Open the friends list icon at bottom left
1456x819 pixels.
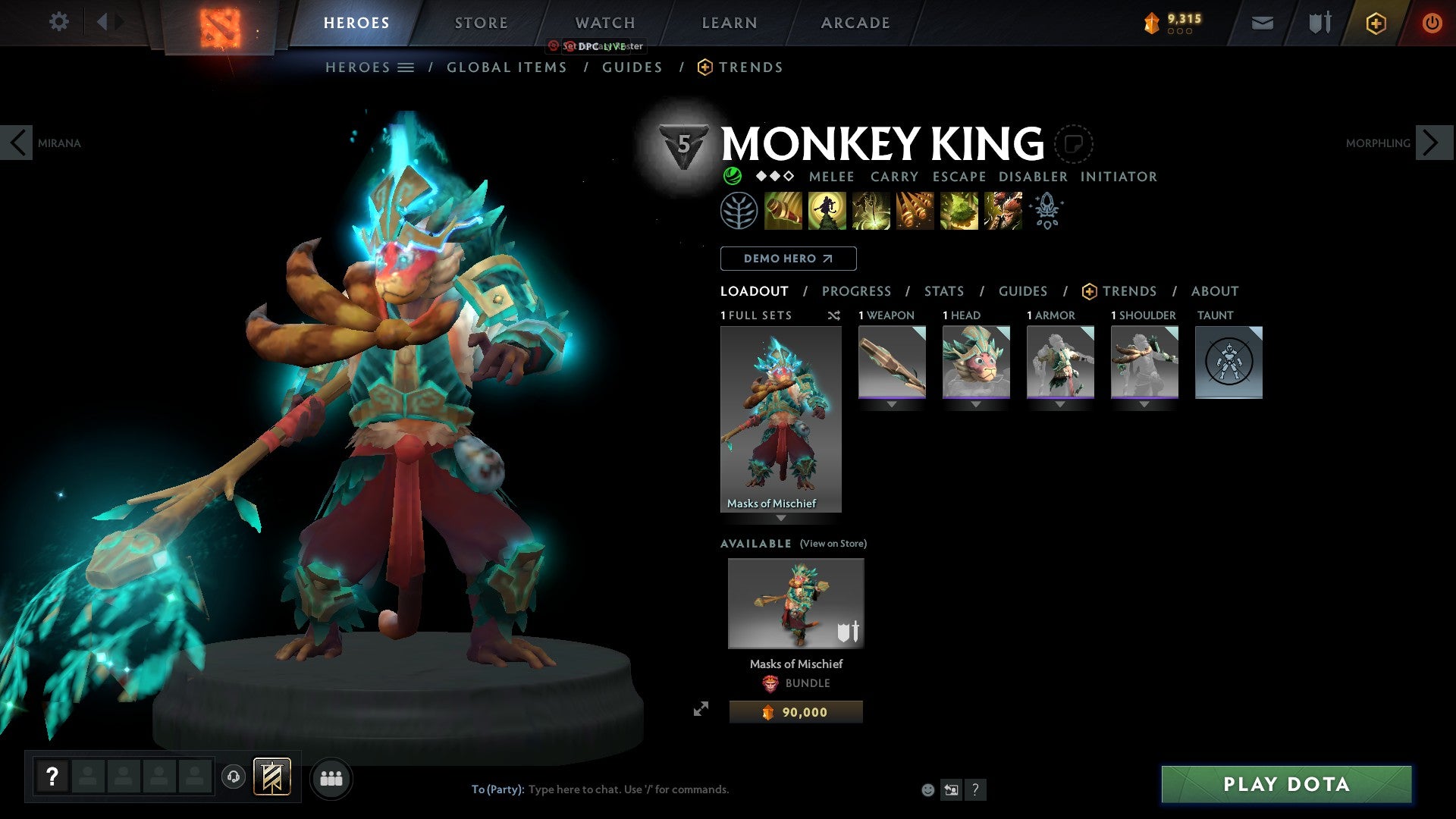point(331,777)
